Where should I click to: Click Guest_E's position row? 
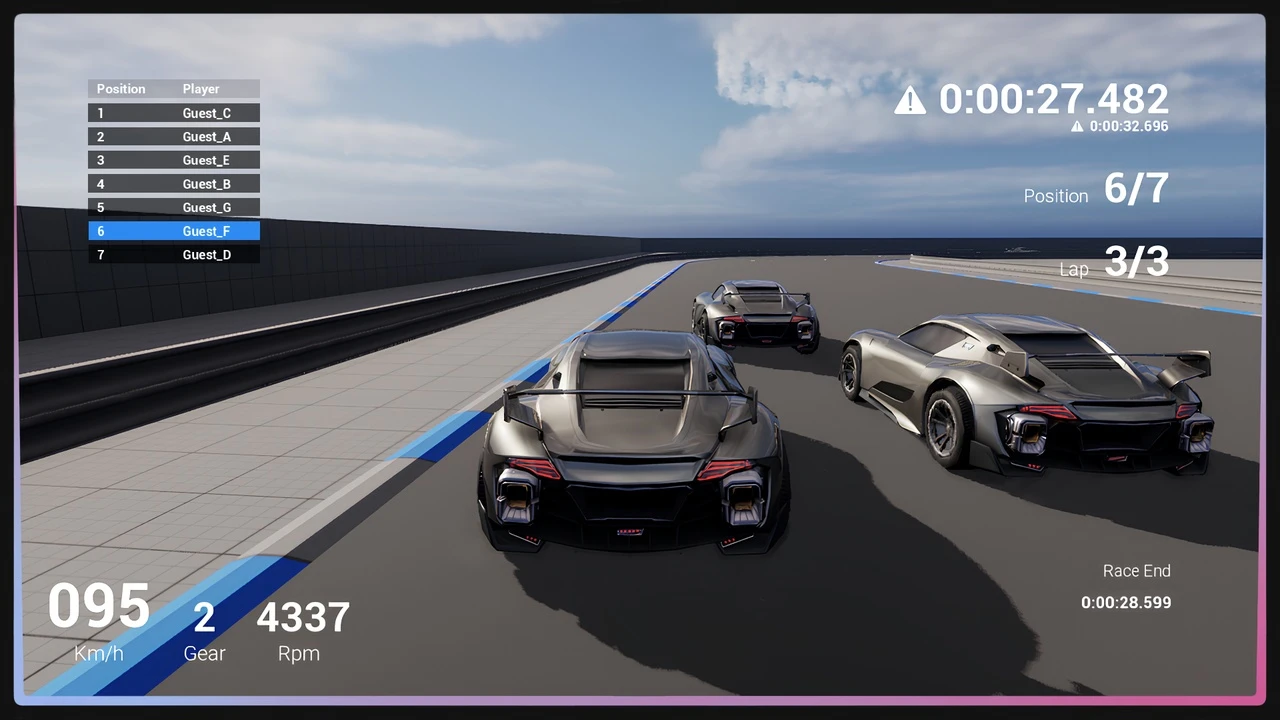click(174, 160)
